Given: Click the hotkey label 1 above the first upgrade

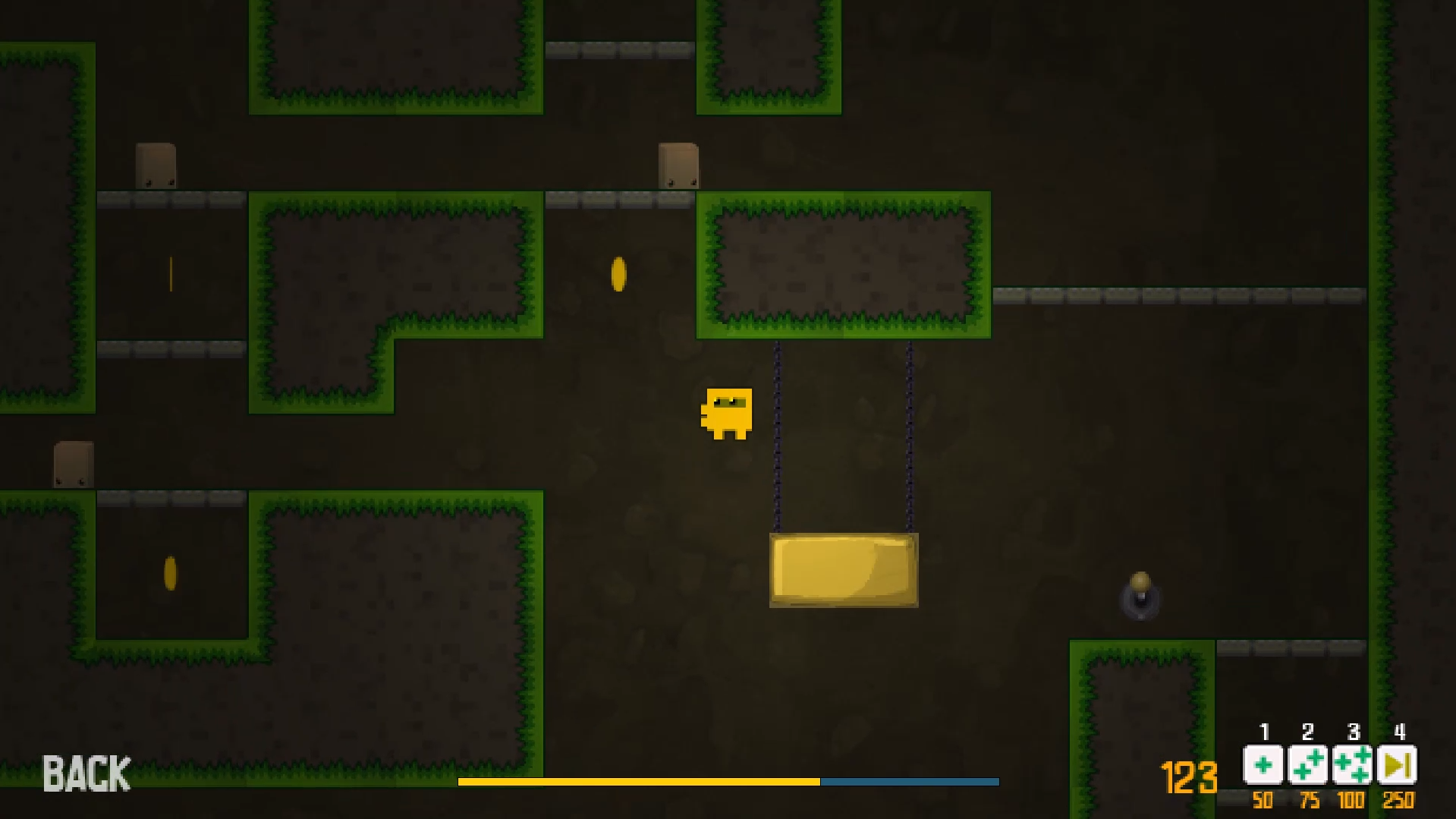Looking at the screenshot, I should 1264,733.
